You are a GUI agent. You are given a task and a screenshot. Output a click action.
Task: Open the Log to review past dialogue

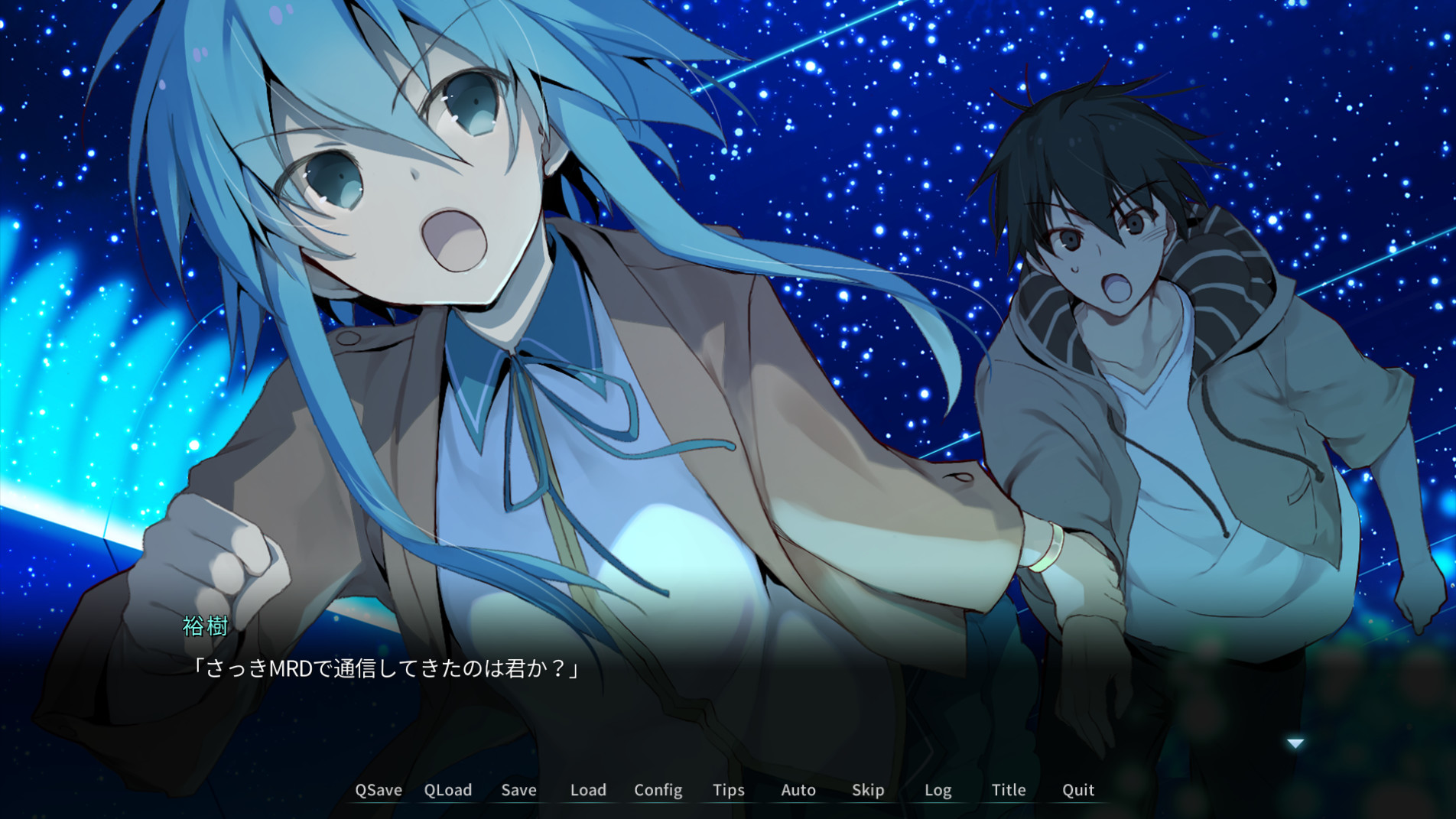pyautogui.click(x=938, y=790)
